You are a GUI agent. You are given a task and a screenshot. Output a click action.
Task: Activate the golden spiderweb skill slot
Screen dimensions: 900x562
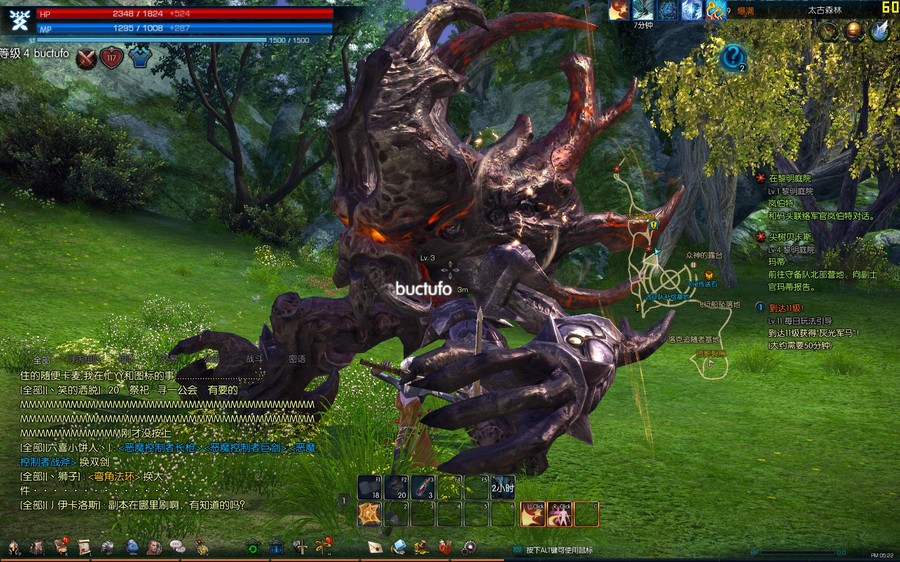pyautogui.click(x=370, y=514)
